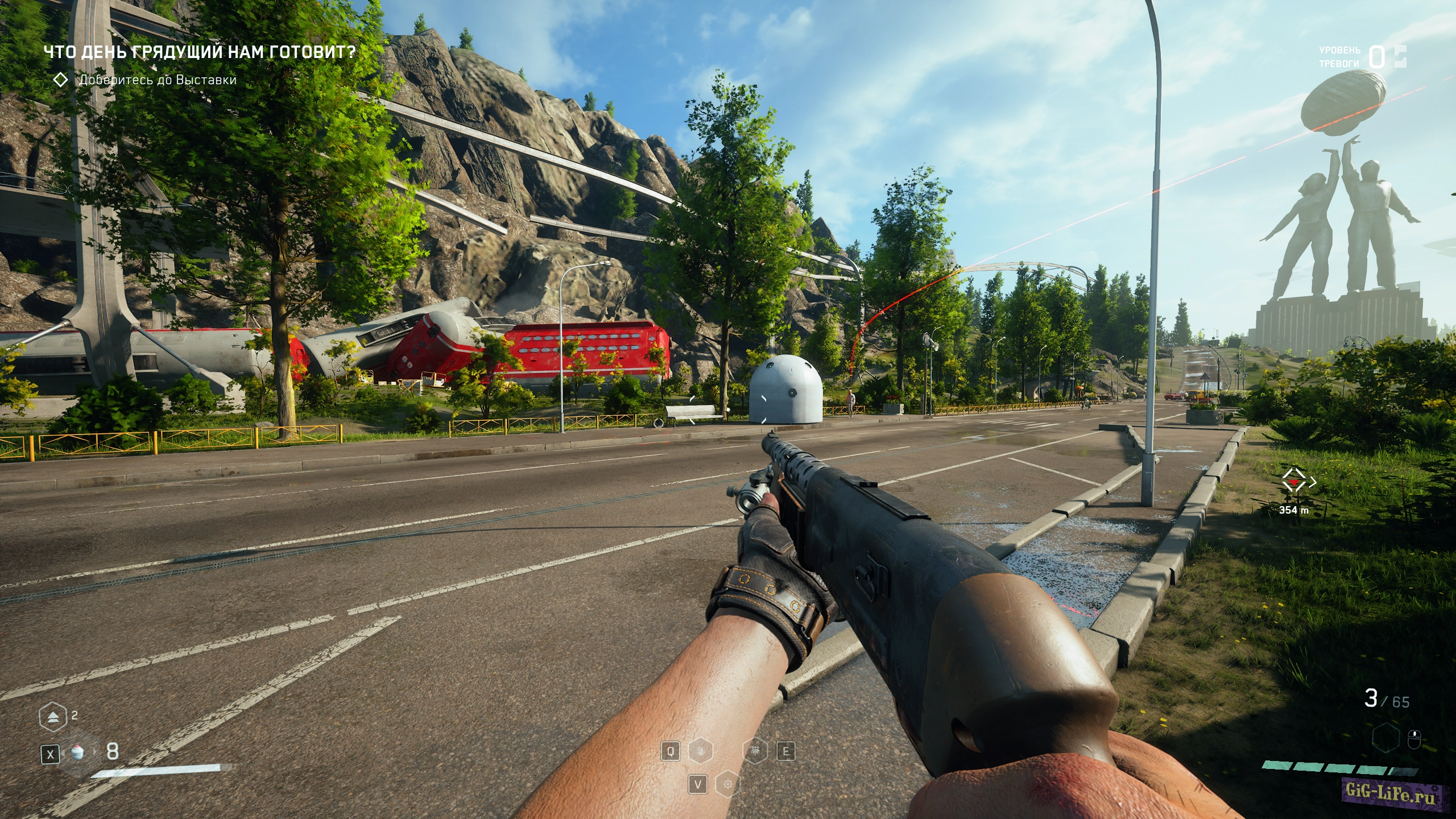This screenshot has width=1456, height=819.
Task: Select the empty hexagon weapon skill slot
Action: point(1385,739)
